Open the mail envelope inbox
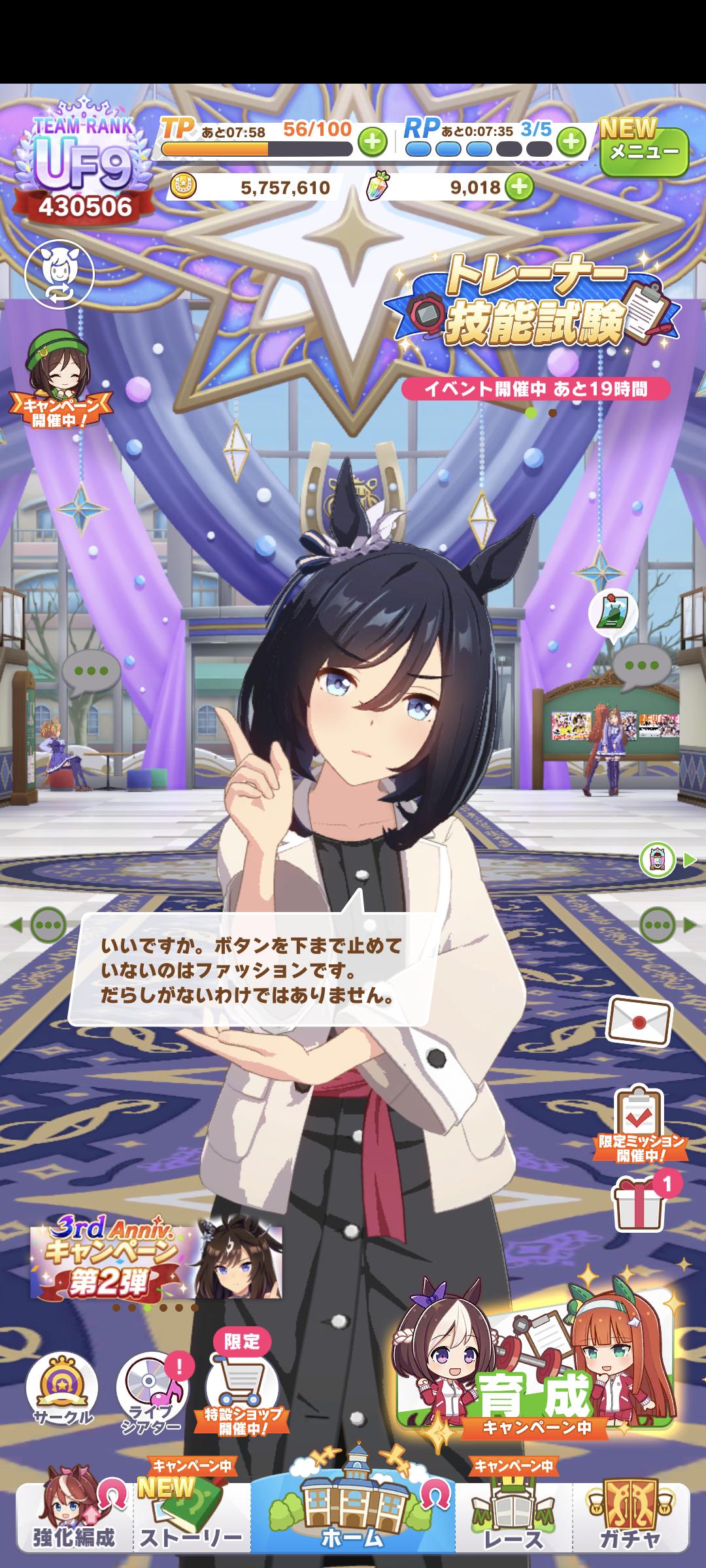706x1568 pixels. point(639,1021)
